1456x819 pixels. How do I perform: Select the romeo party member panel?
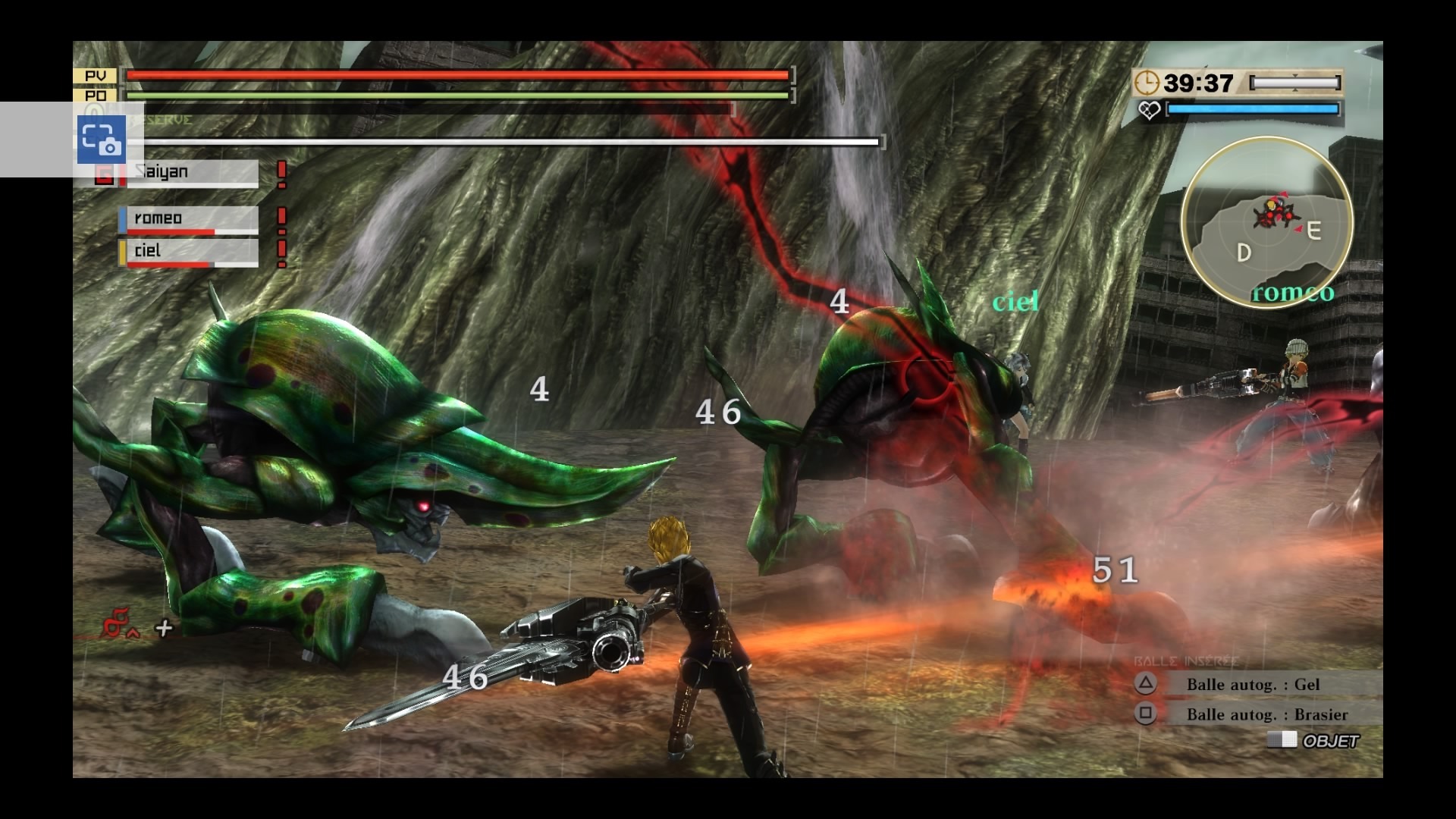[189, 220]
